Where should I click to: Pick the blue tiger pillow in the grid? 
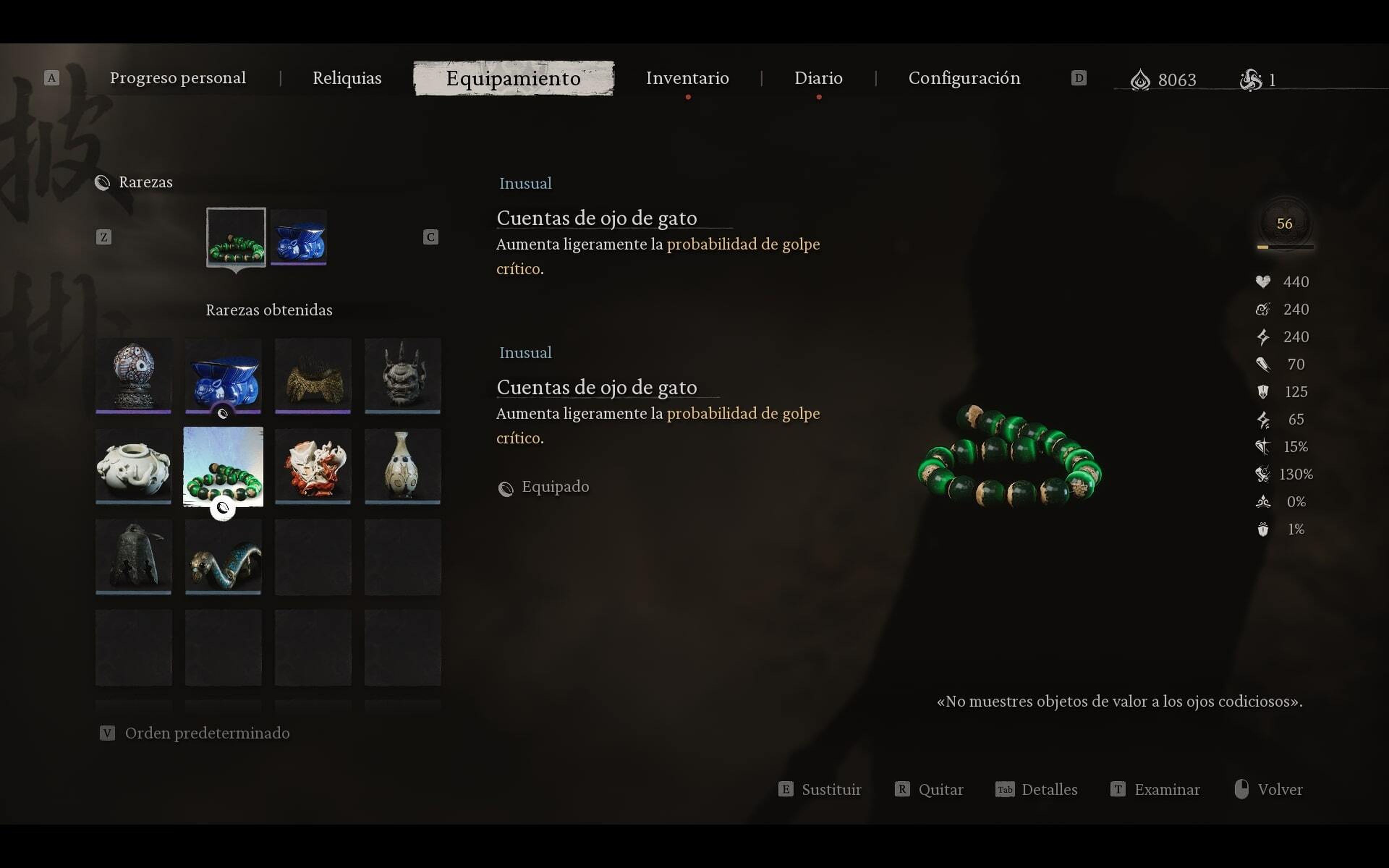click(x=223, y=375)
